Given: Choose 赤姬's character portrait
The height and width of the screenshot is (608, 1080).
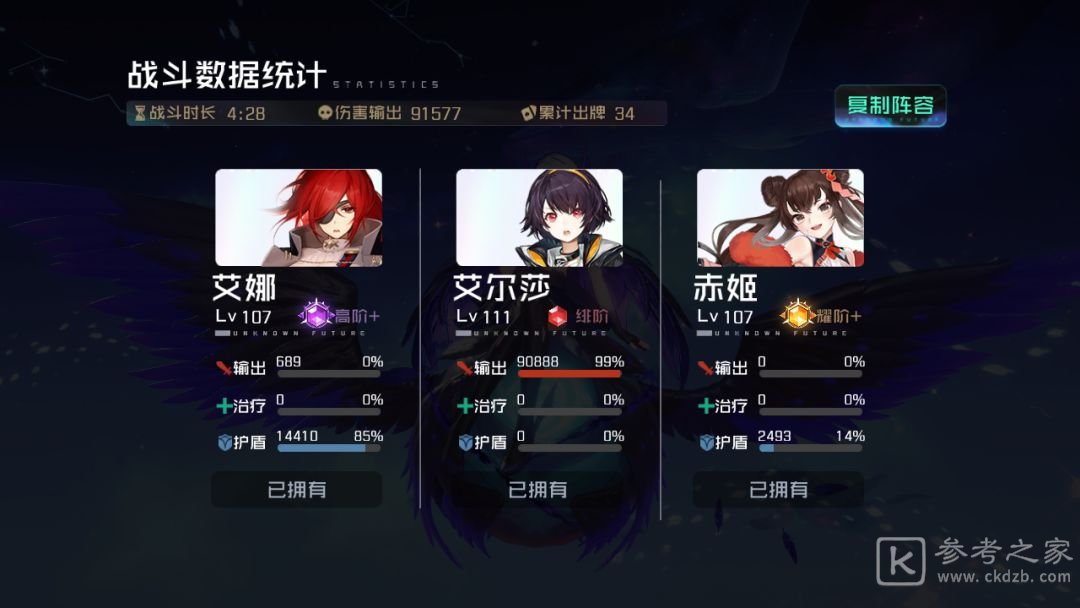Looking at the screenshot, I should click(780, 217).
